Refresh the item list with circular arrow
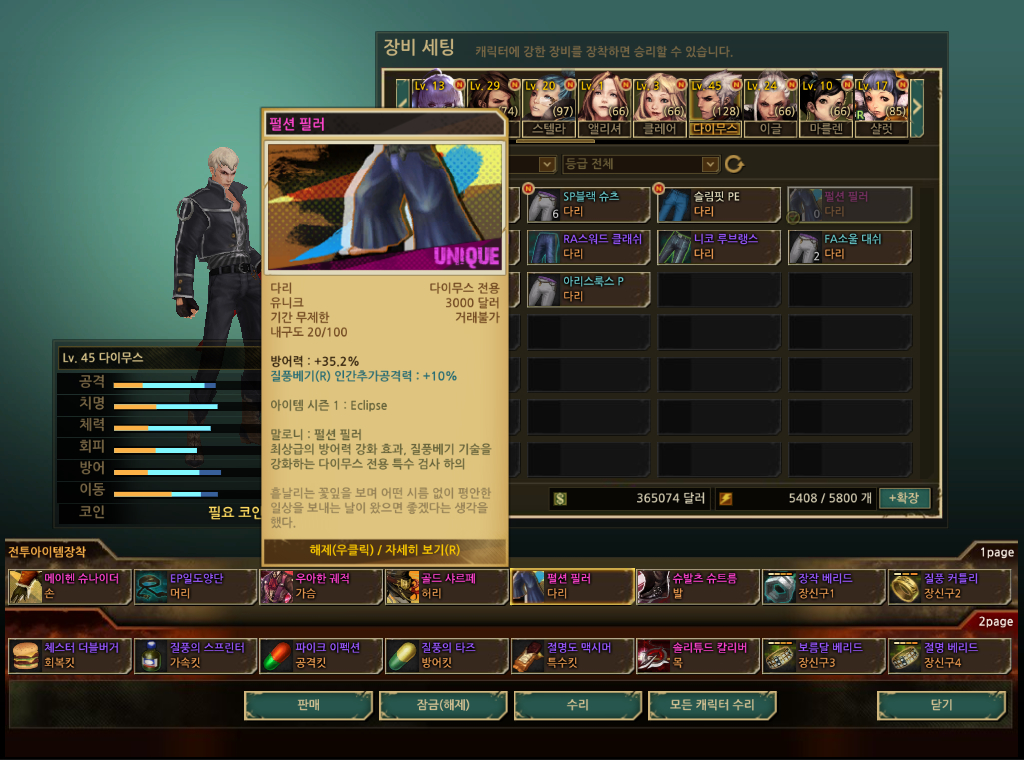The height and width of the screenshot is (760, 1024). [x=735, y=164]
